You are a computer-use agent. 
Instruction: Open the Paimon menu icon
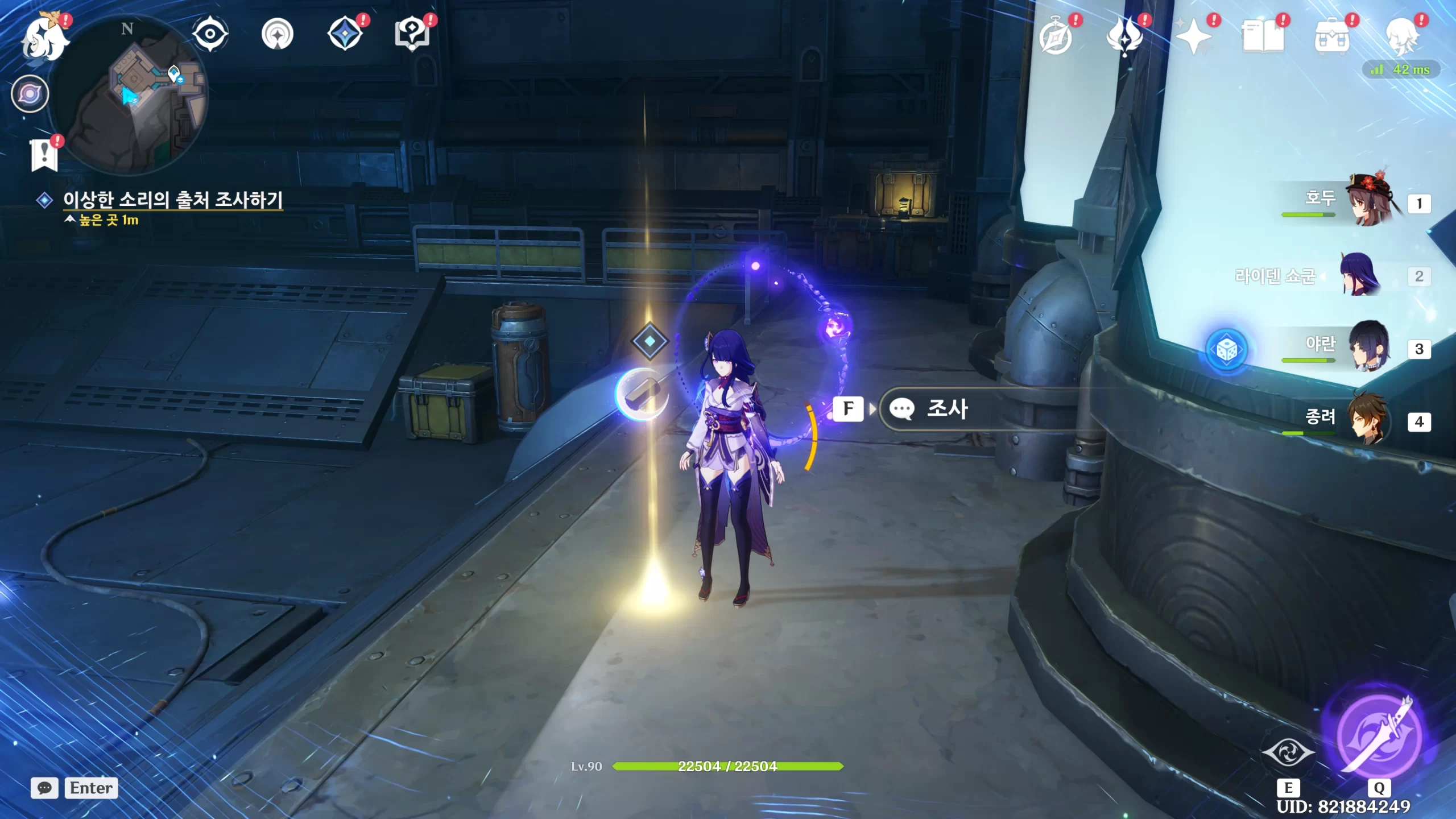(x=44, y=38)
